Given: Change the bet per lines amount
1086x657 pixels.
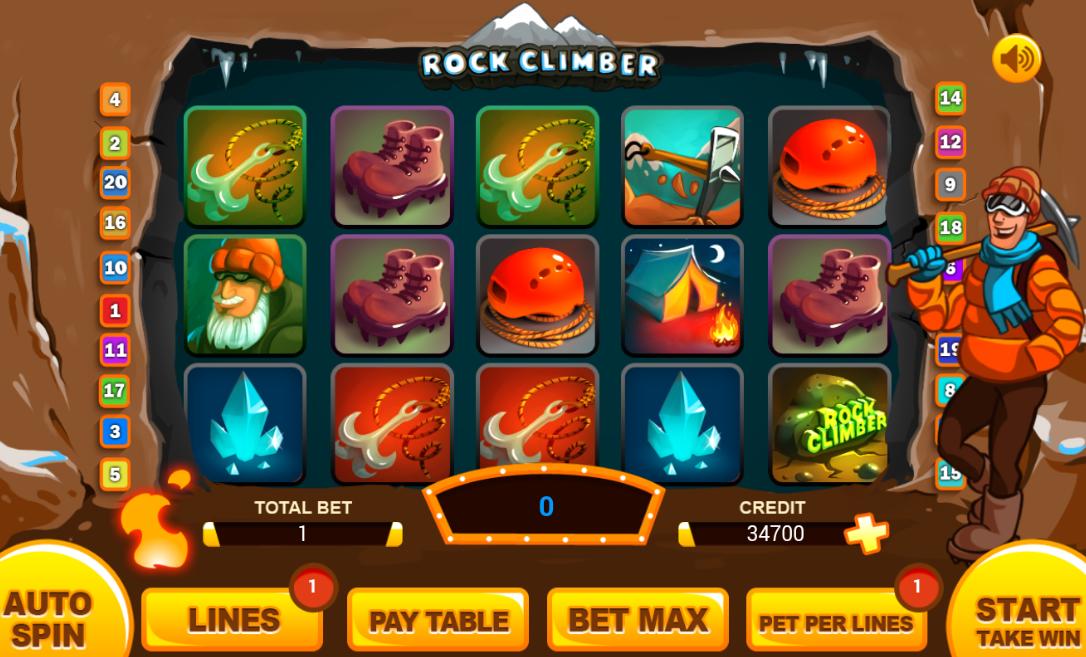Looking at the screenshot, I should click(x=835, y=622).
